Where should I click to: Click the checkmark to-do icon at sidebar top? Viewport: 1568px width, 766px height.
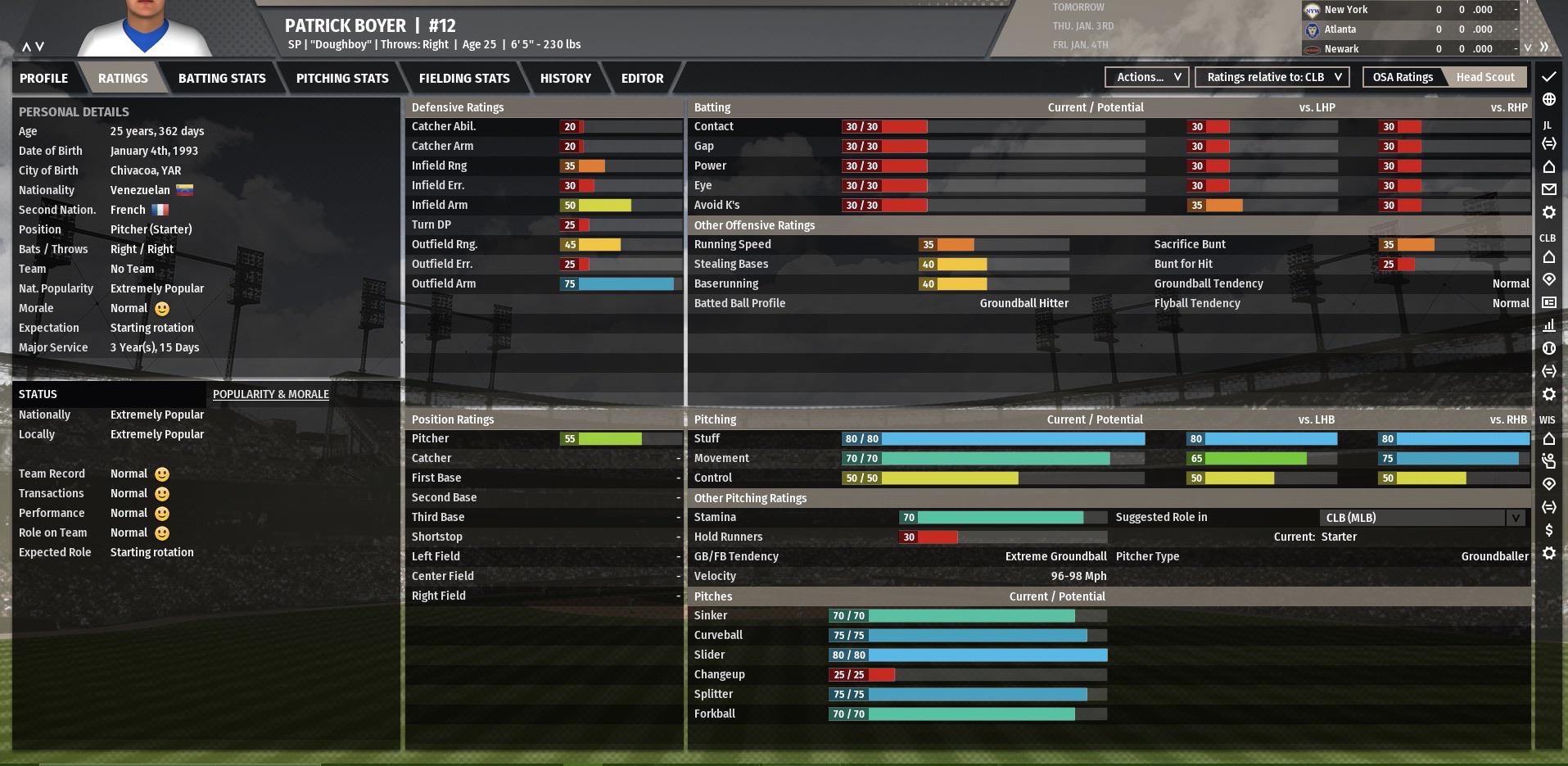(x=1548, y=77)
